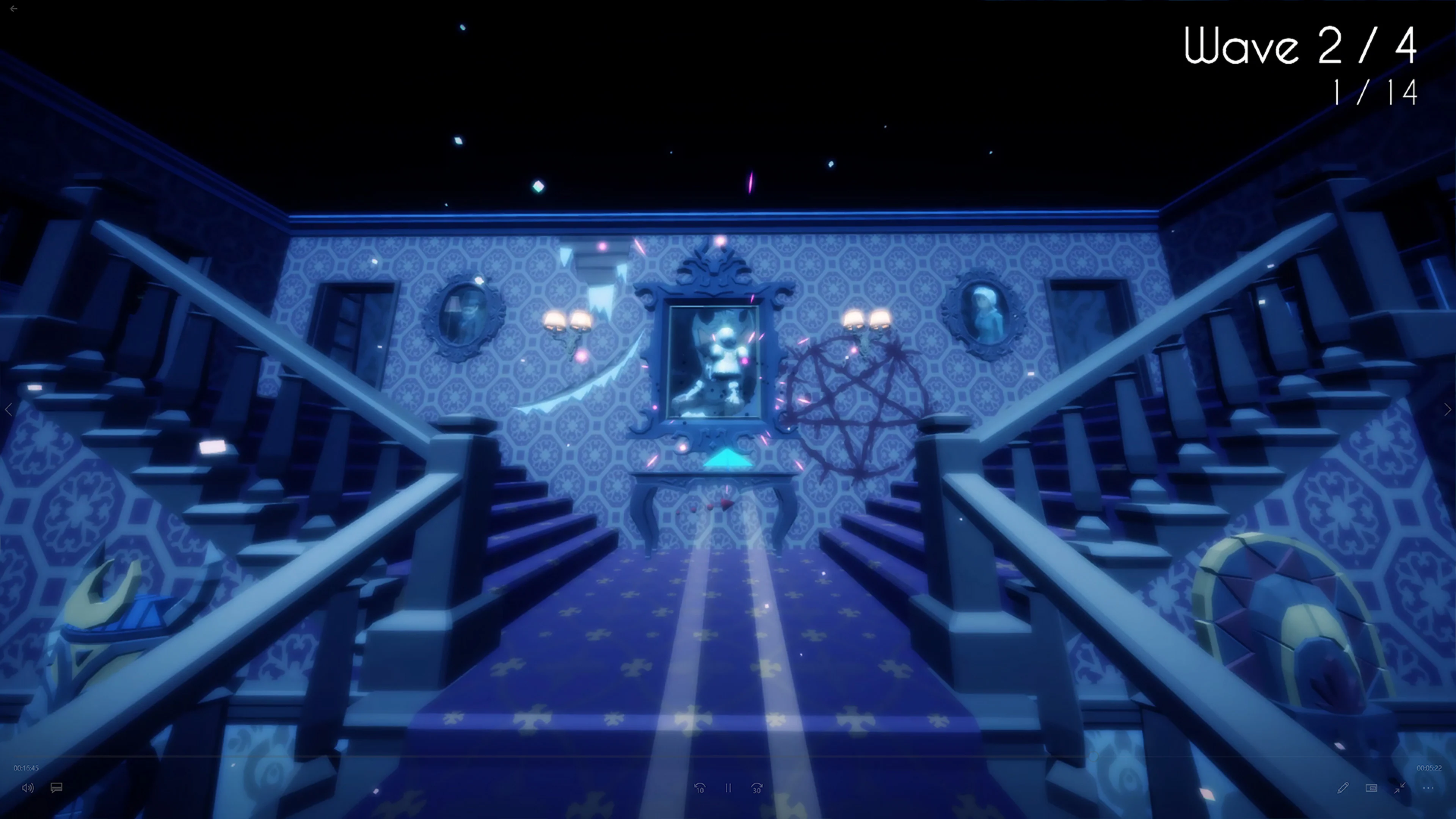Switch to mini view player
1456x819 pixels.
pyautogui.click(x=1371, y=789)
